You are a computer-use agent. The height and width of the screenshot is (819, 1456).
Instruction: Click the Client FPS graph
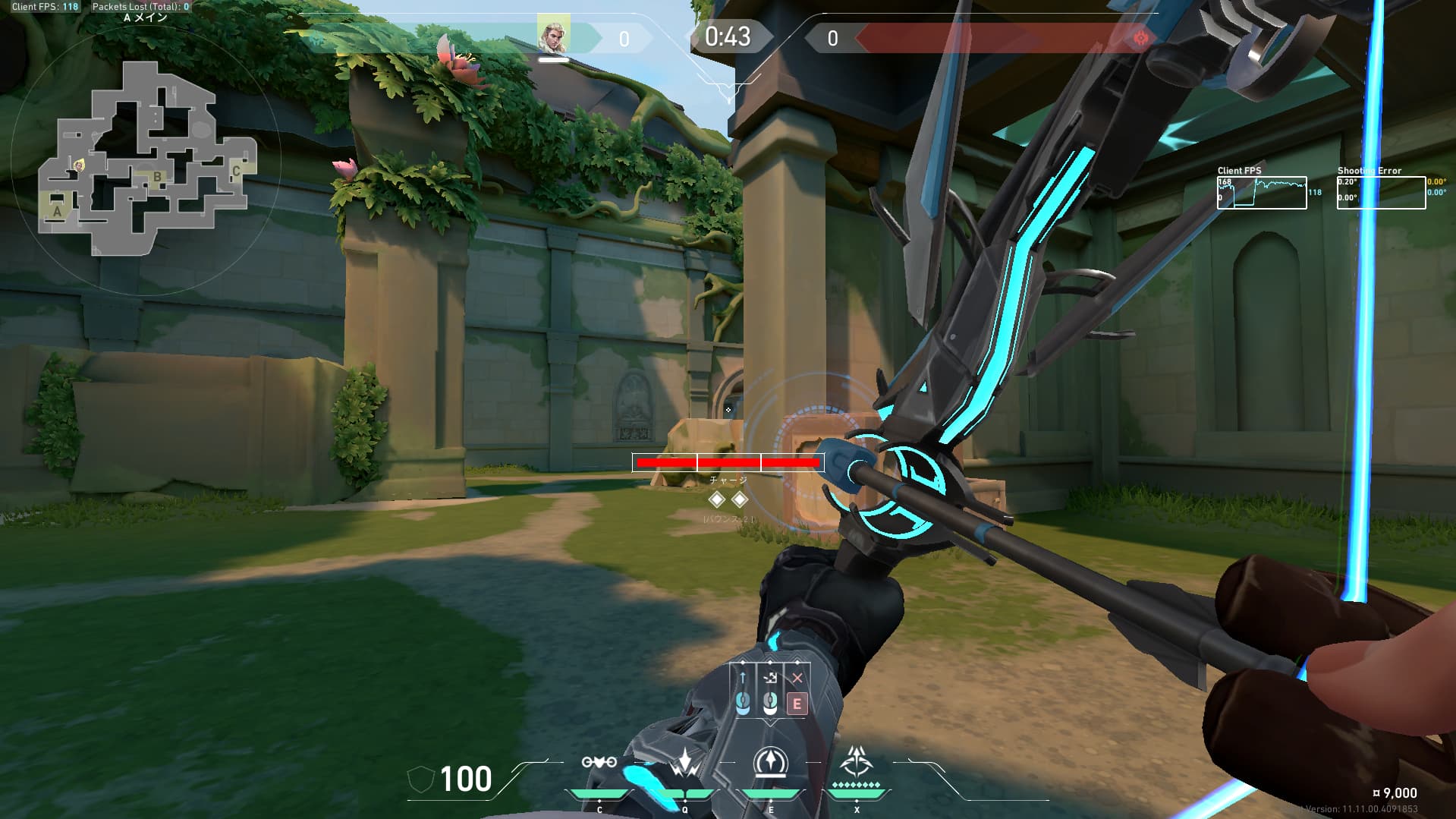coord(1262,193)
